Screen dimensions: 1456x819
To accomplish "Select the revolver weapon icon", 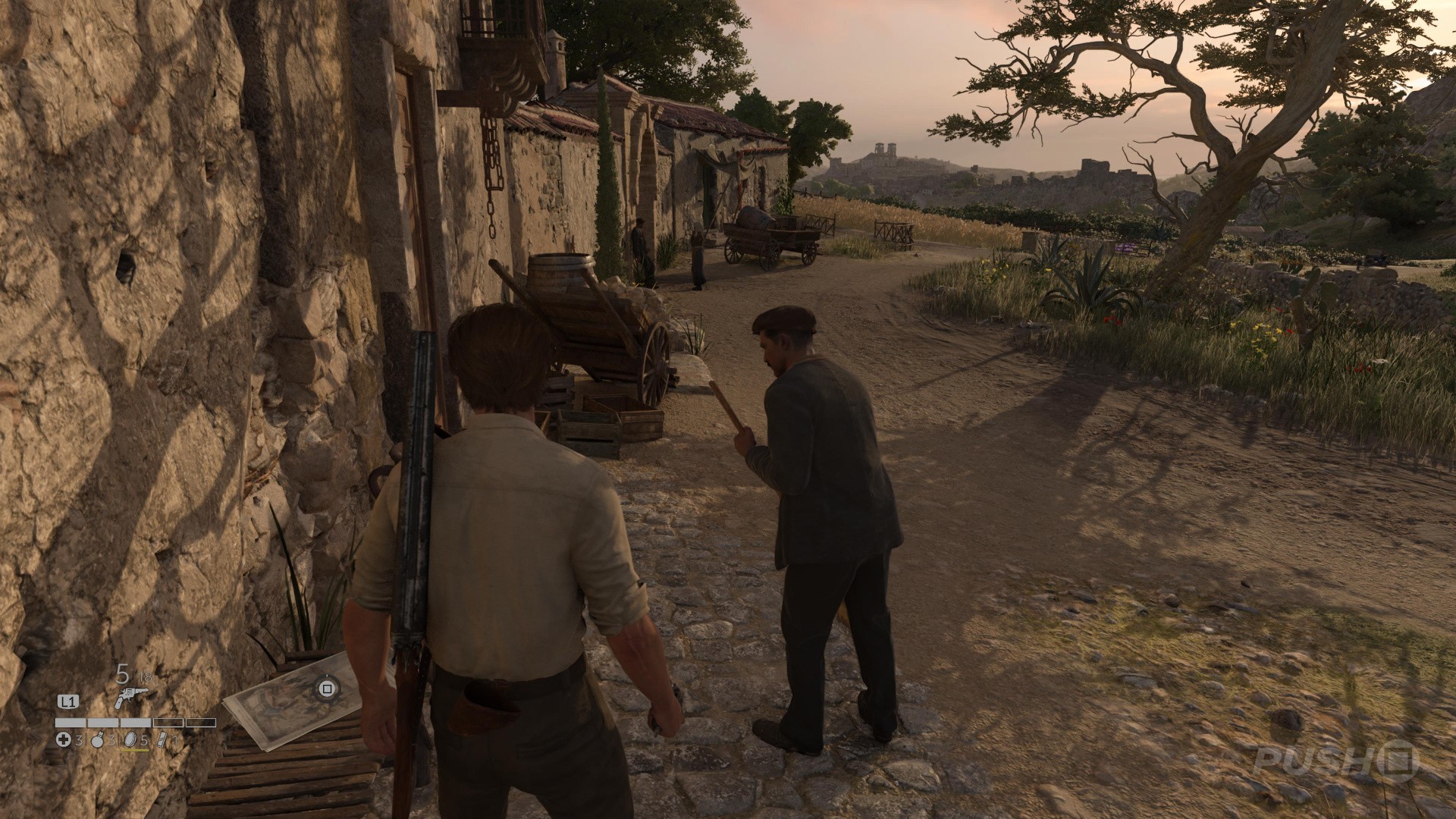I will pos(130,698).
